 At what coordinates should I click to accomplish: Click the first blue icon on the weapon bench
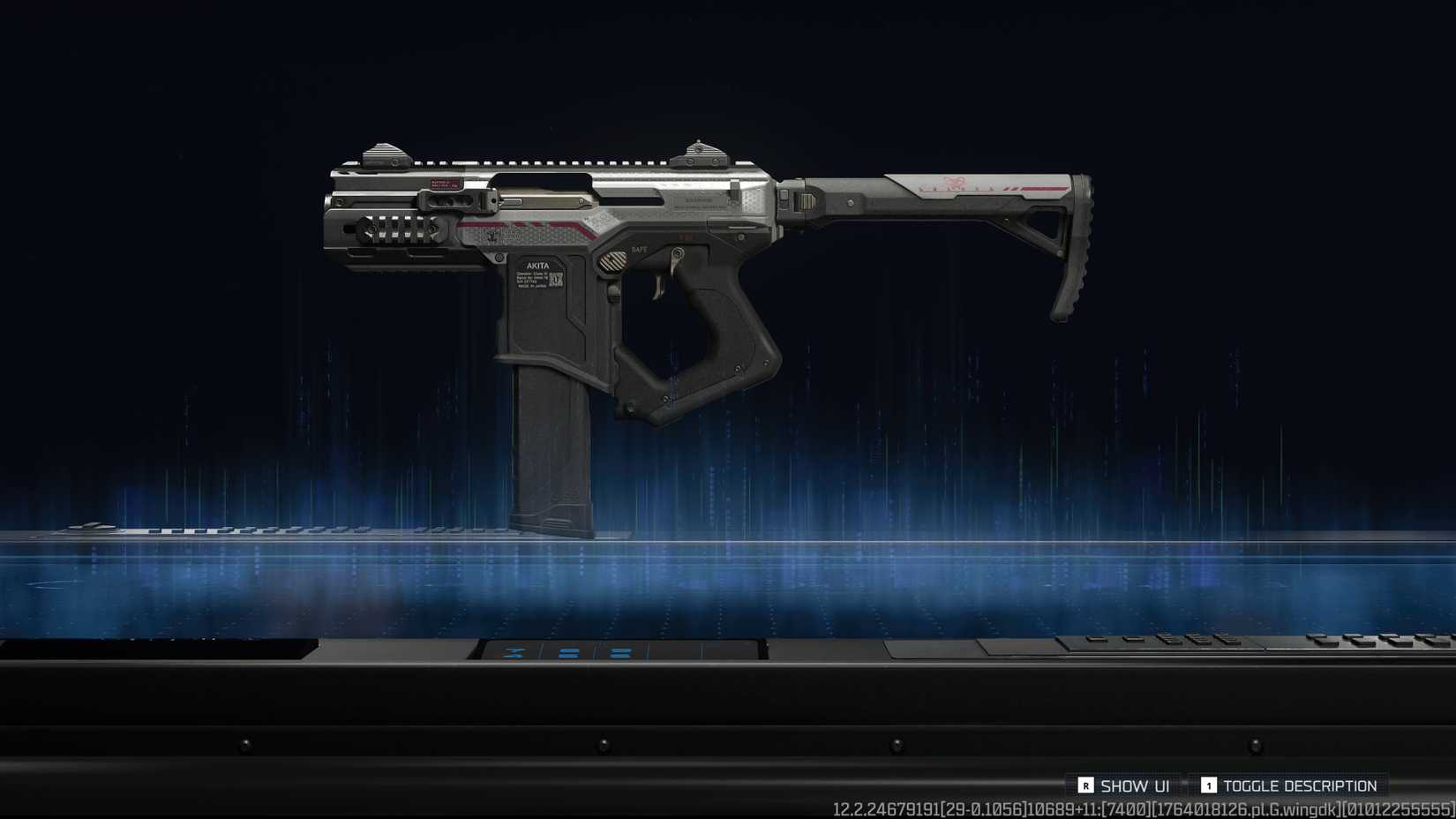514,653
